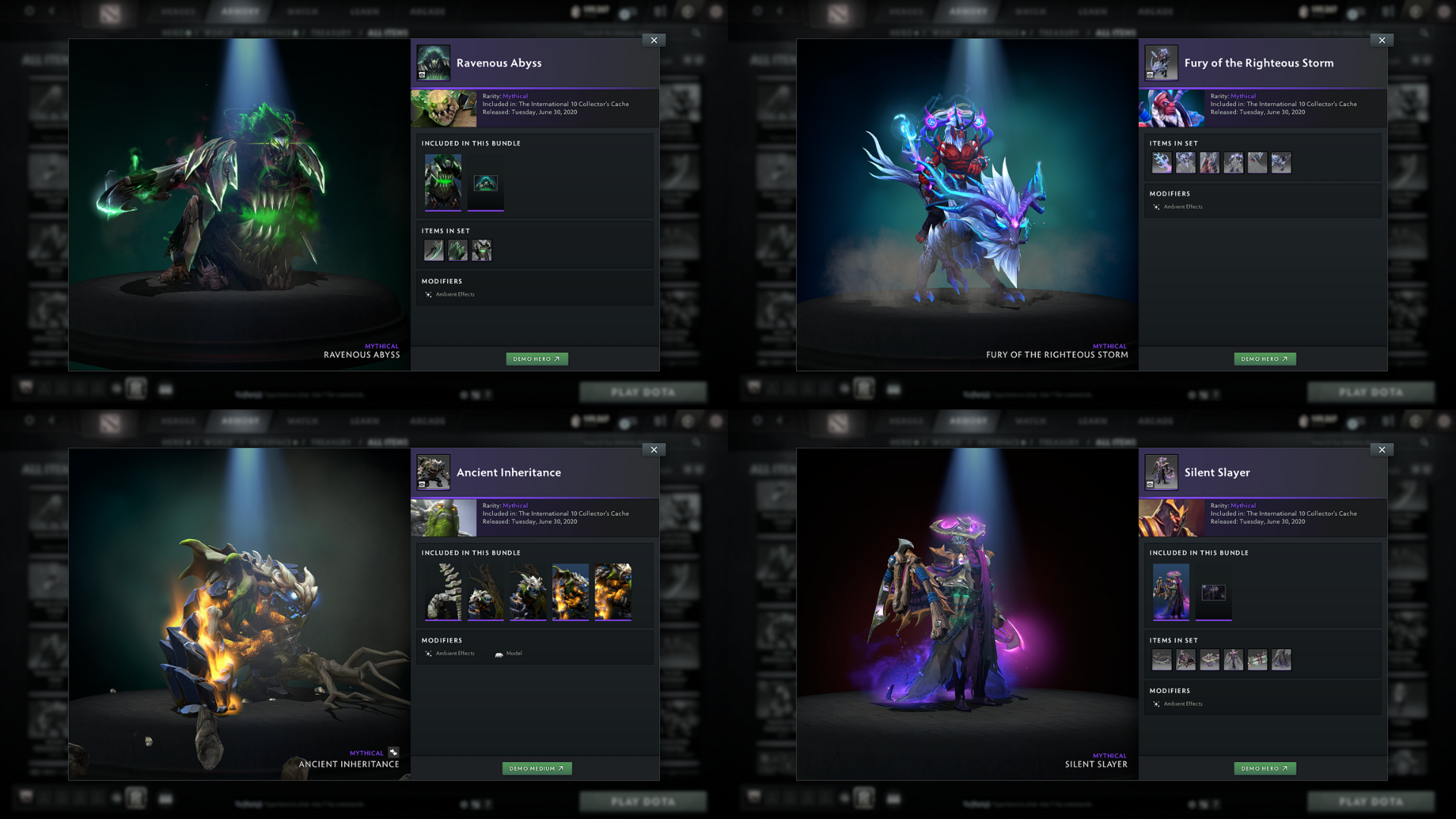Viewport: 1456px width, 819px height.
Task: Click the Ambient Effects icon for Fury of the Righteous Storm
Action: coord(1156,206)
